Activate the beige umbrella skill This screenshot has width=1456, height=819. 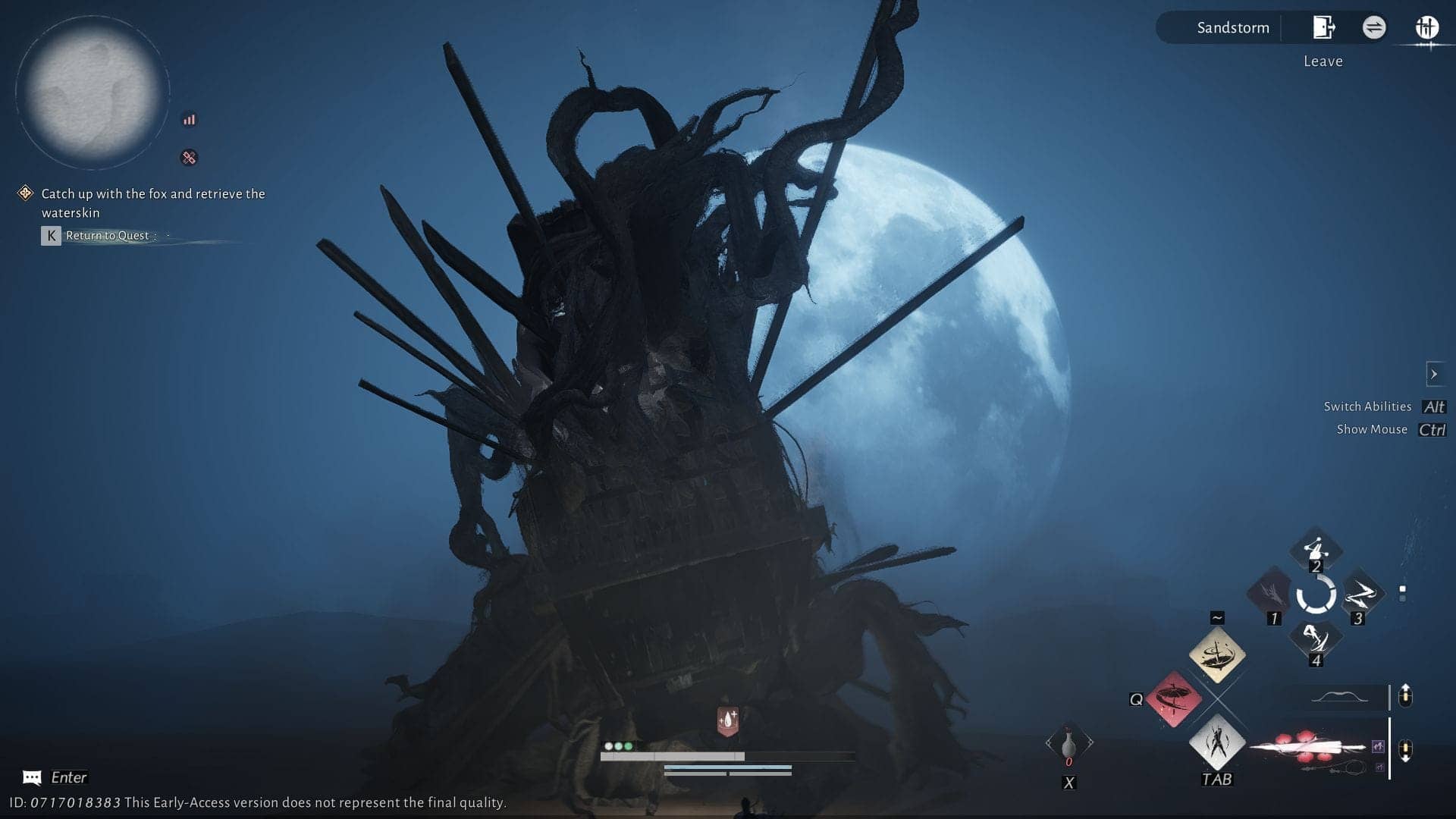click(x=1216, y=654)
